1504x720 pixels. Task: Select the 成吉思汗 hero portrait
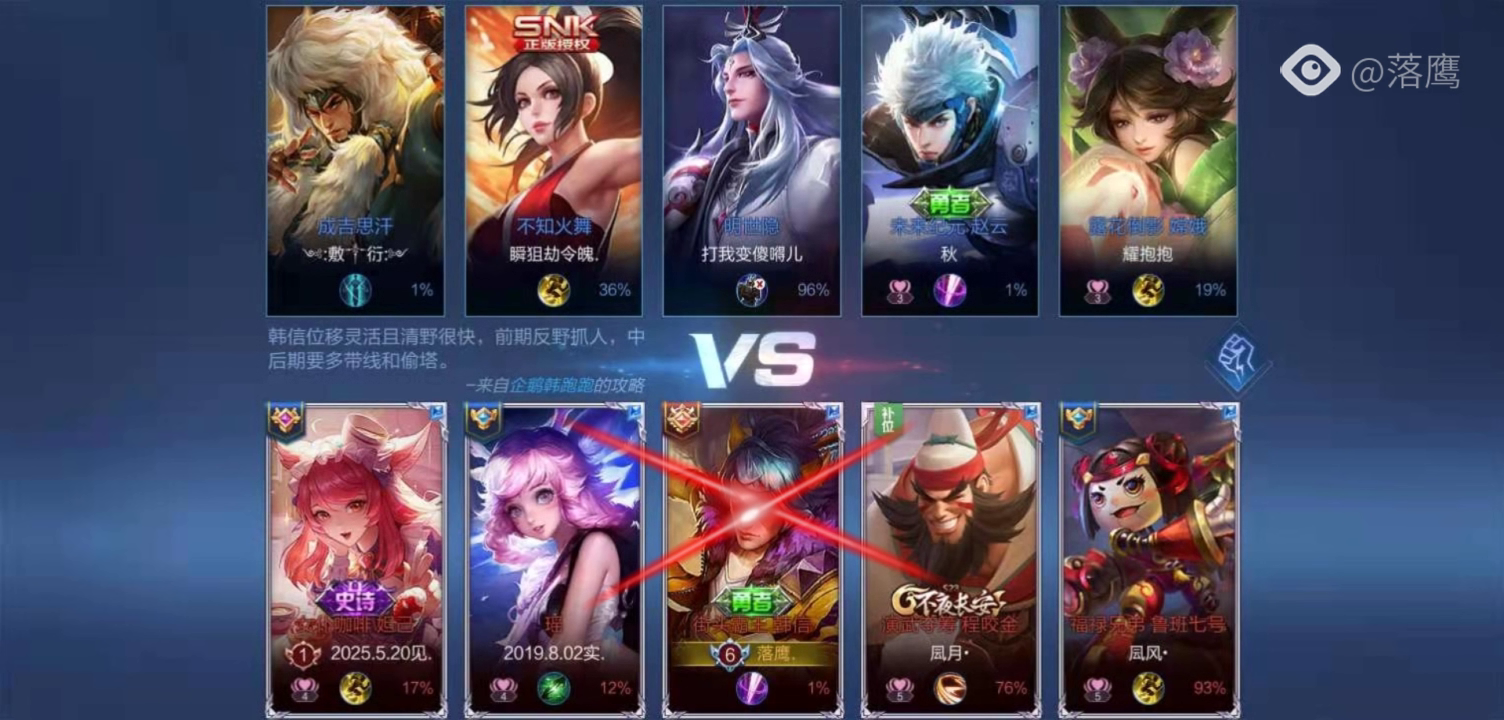355,120
